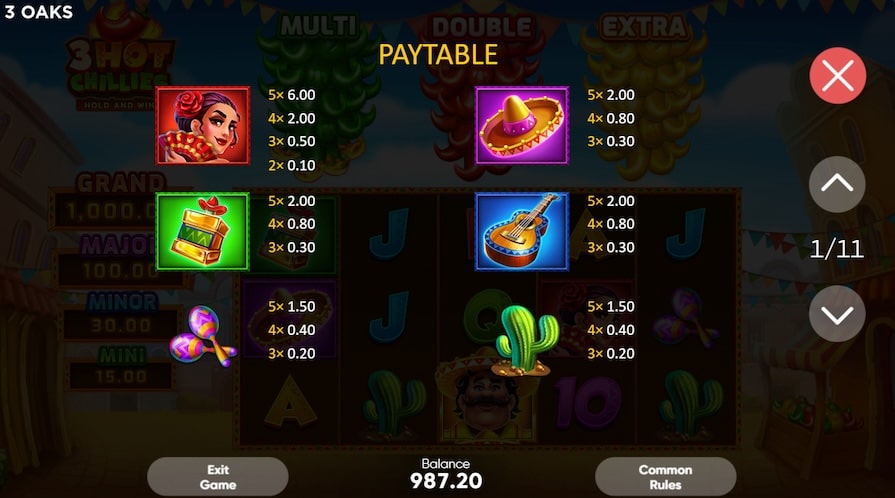Click the Exit Game button
Image resolution: width=895 pixels, height=498 pixels.
pos(217,477)
